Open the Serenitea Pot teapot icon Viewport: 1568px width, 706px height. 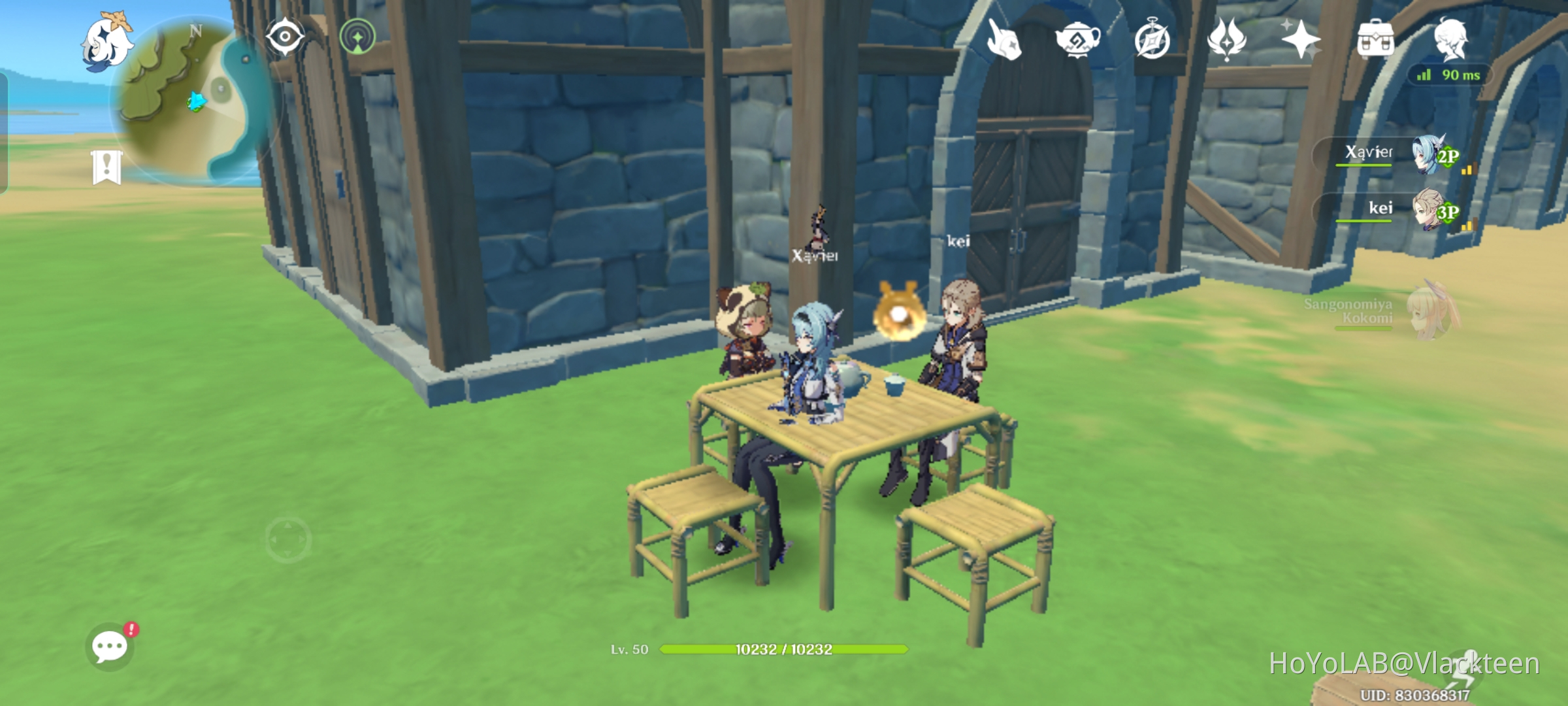click(1078, 41)
